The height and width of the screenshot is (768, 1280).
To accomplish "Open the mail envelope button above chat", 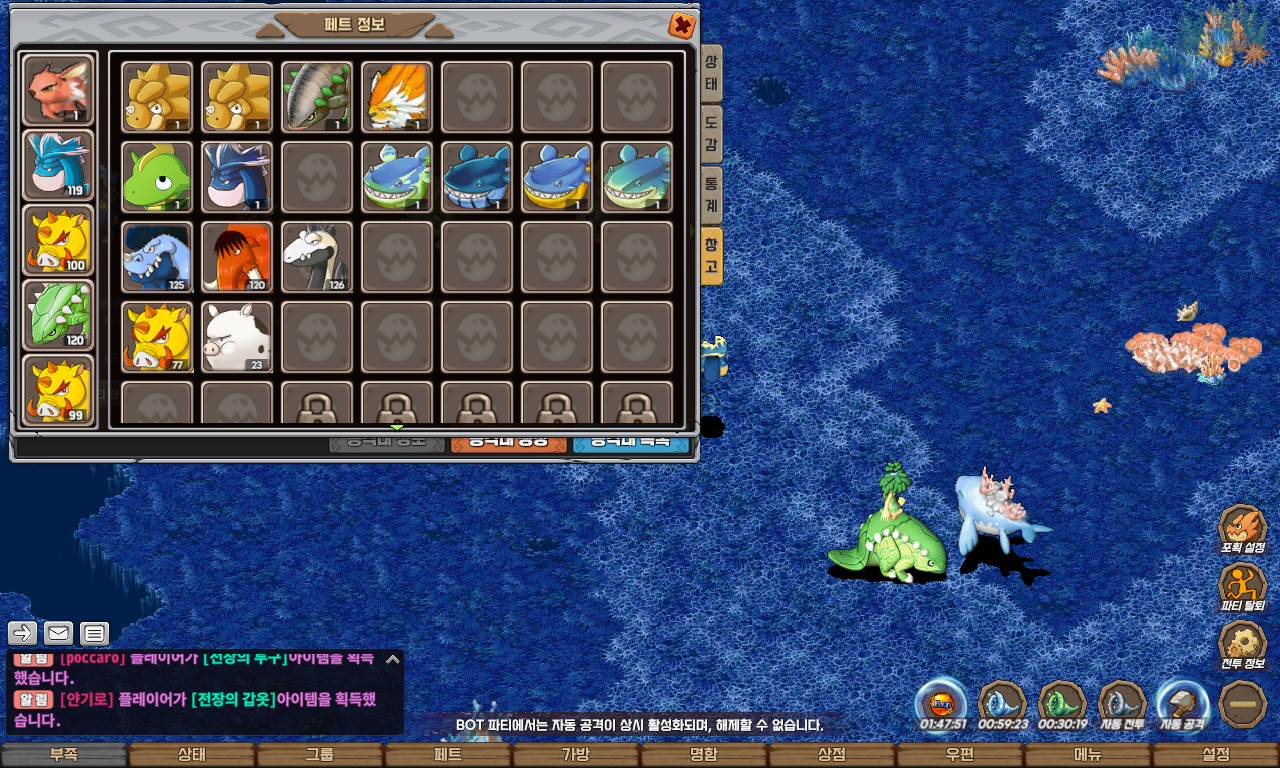I will (x=58, y=633).
